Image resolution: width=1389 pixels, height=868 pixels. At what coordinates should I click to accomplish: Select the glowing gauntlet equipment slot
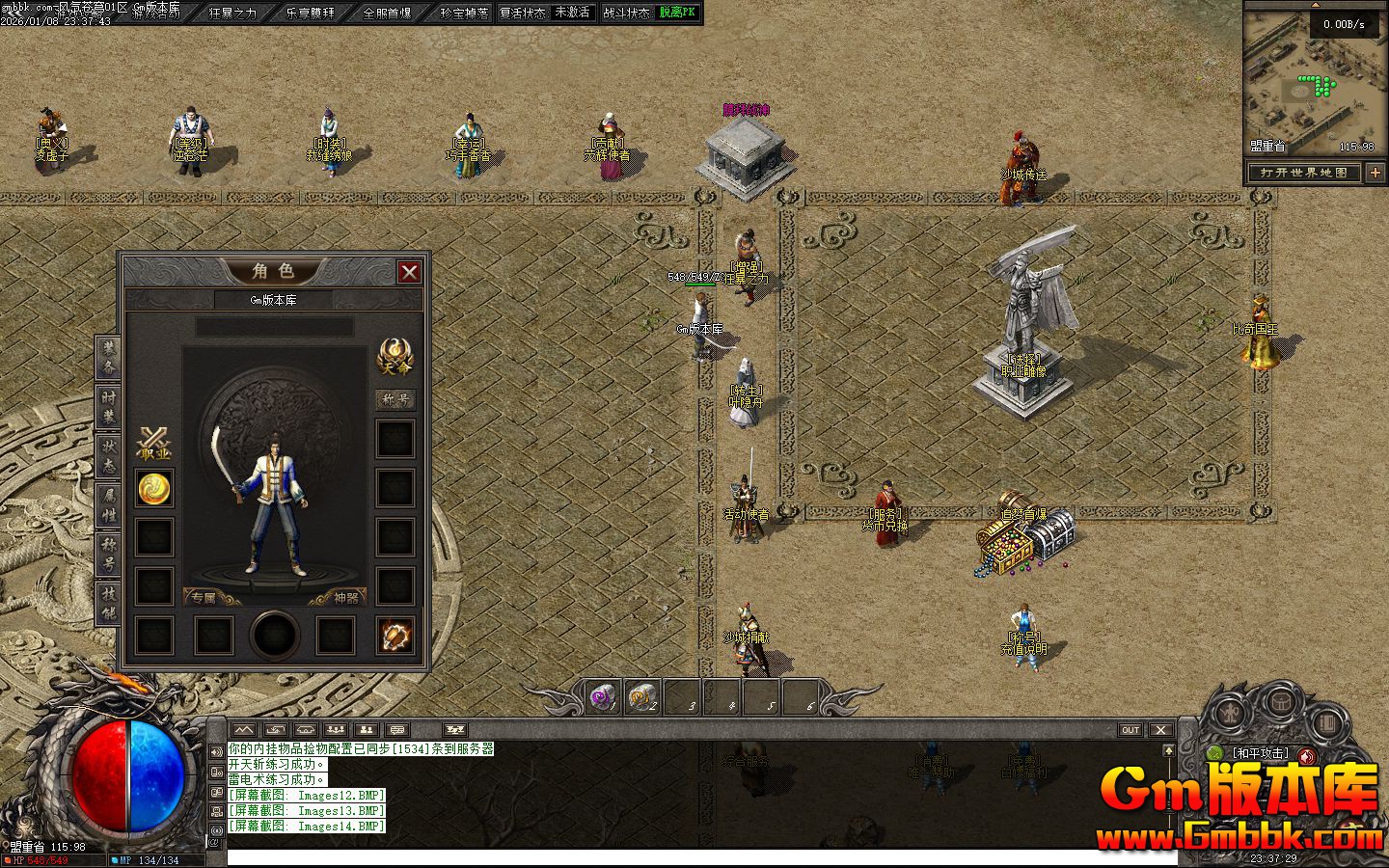coord(395,635)
